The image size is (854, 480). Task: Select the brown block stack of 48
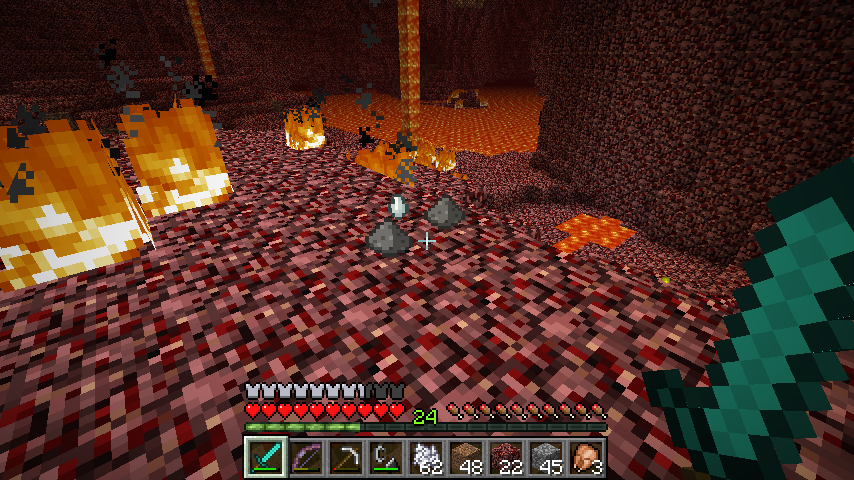[x=466, y=458]
